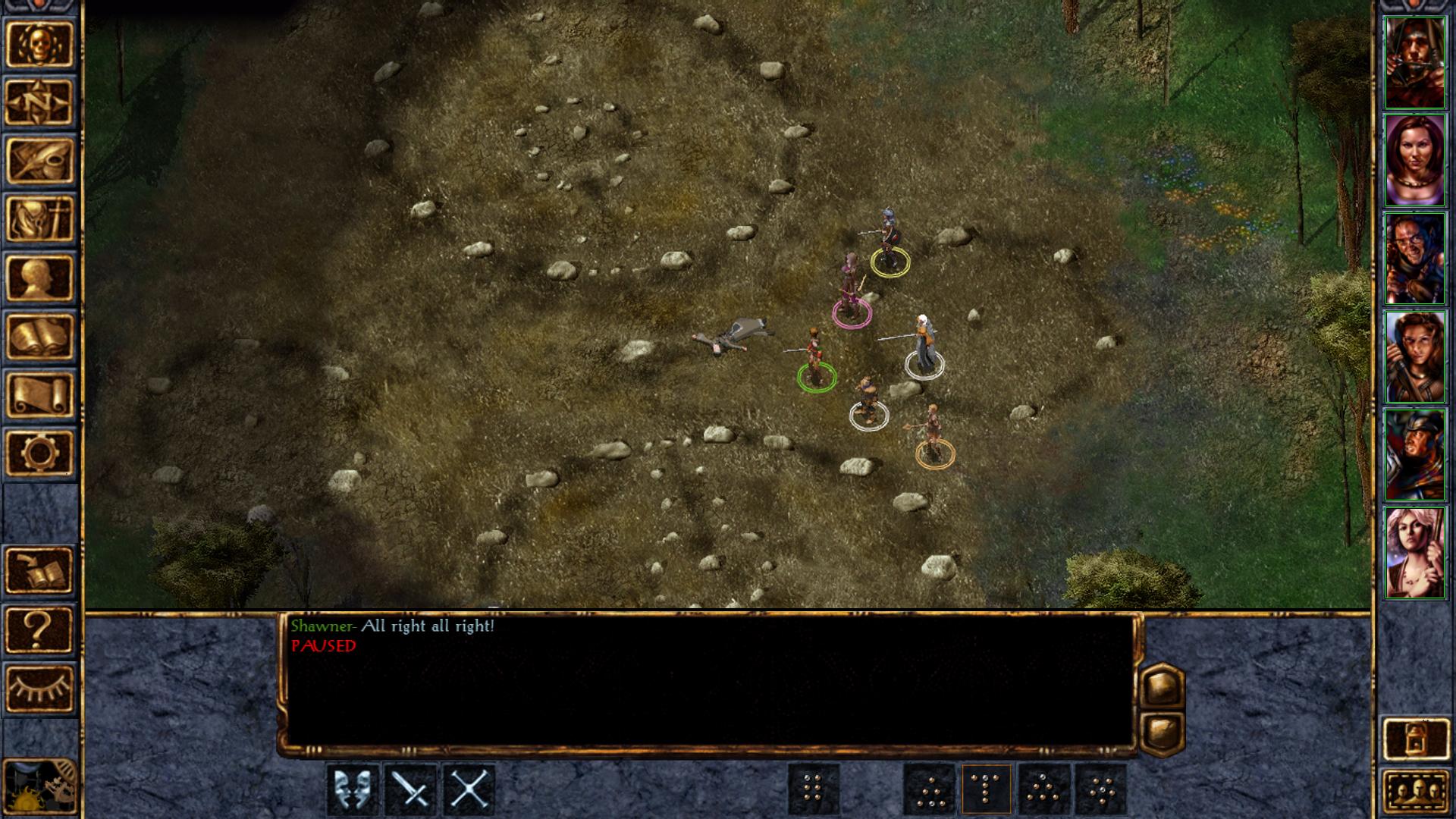Open the area map with the compass icon

pyautogui.click(x=39, y=102)
